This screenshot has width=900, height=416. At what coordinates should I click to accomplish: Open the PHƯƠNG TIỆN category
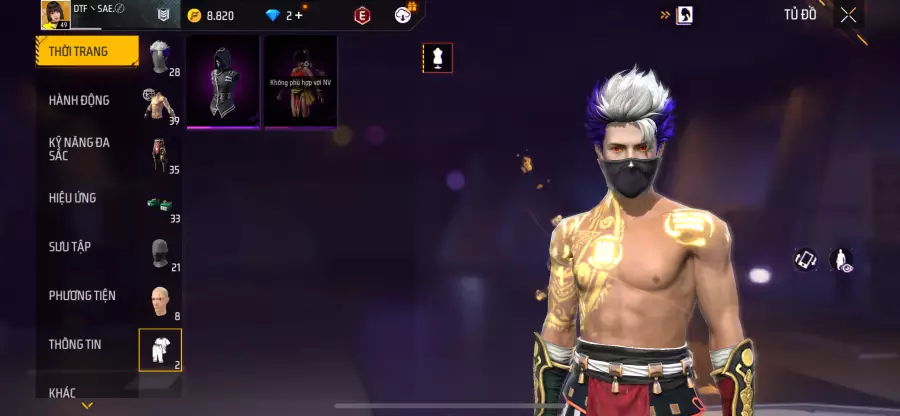[x=82, y=295]
